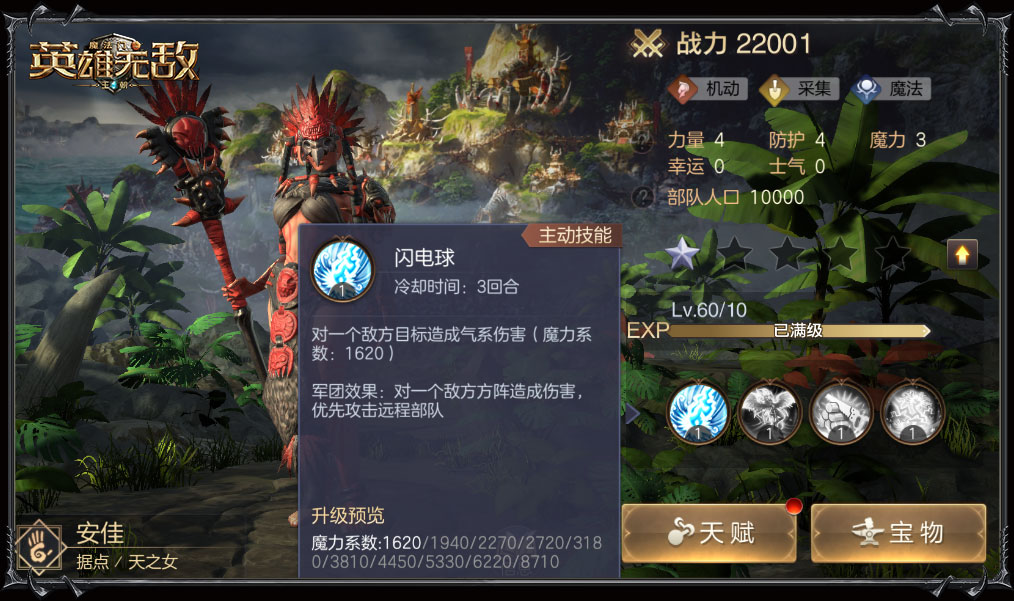Open the help icon beside 部队人口
This screenshot has height=601, width=1014.
[x=644, y=197]
